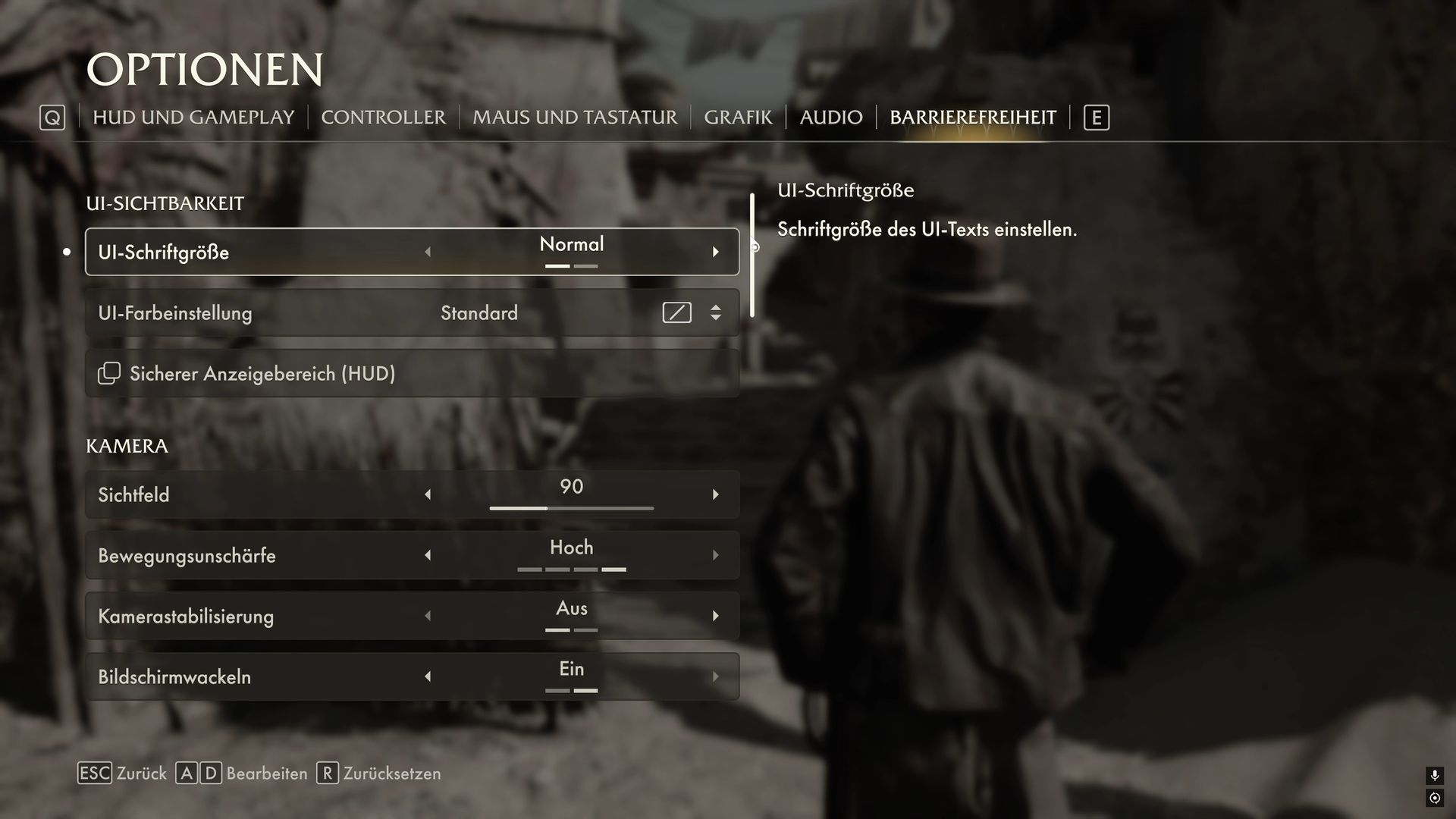This screenshot has height=819, width=1456.
Task: Click the microphone overlay icon
Action: (1434, 775)
